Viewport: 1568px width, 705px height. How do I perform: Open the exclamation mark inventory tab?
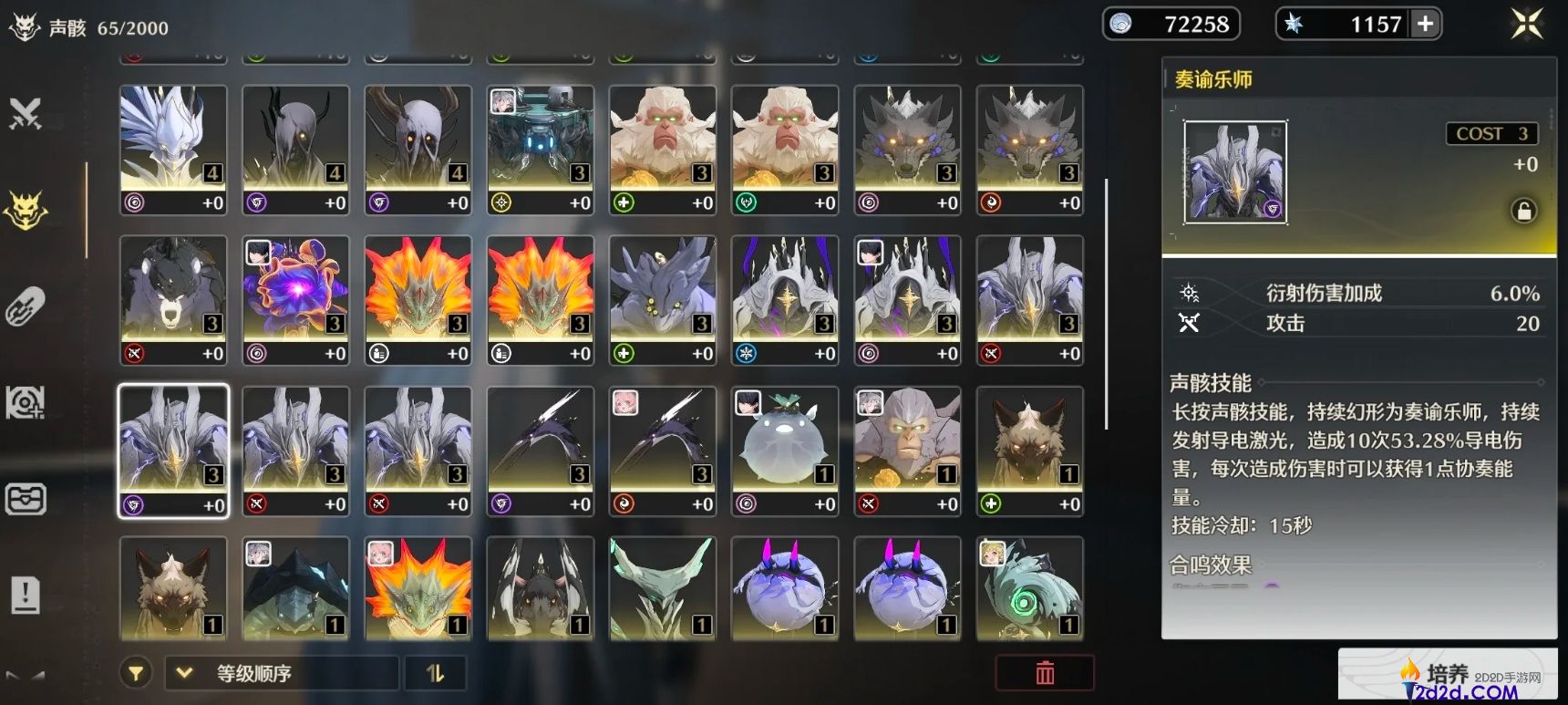coord(26,596)
